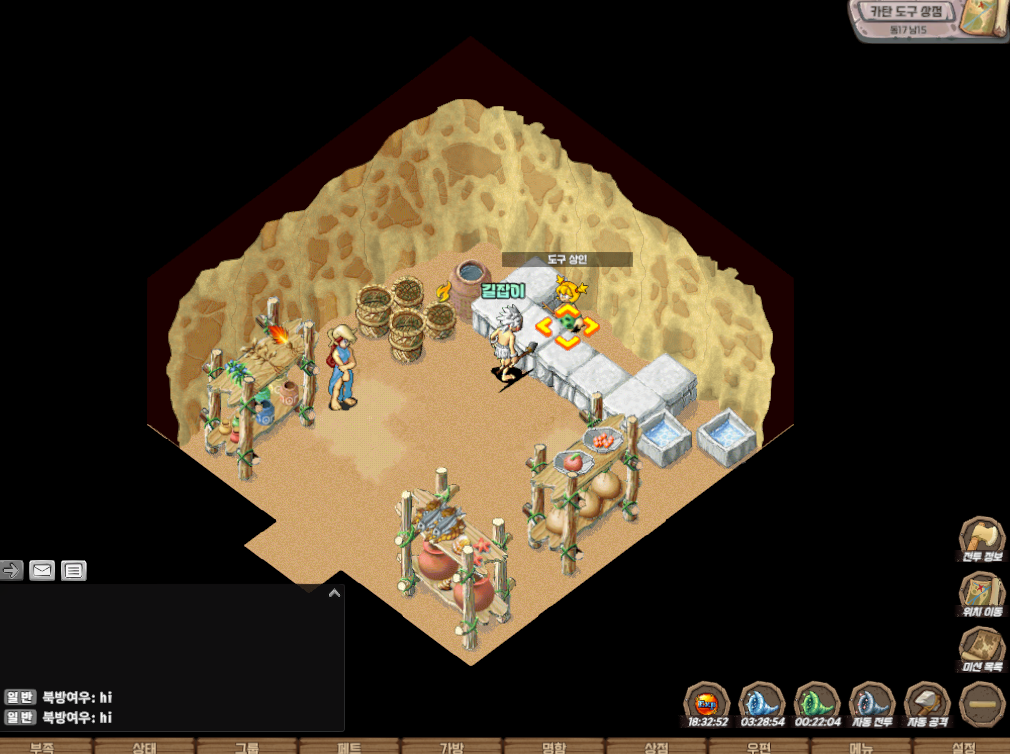Collapse the icon panel with the minus button
1010x754 pixels.
[982, 703]
